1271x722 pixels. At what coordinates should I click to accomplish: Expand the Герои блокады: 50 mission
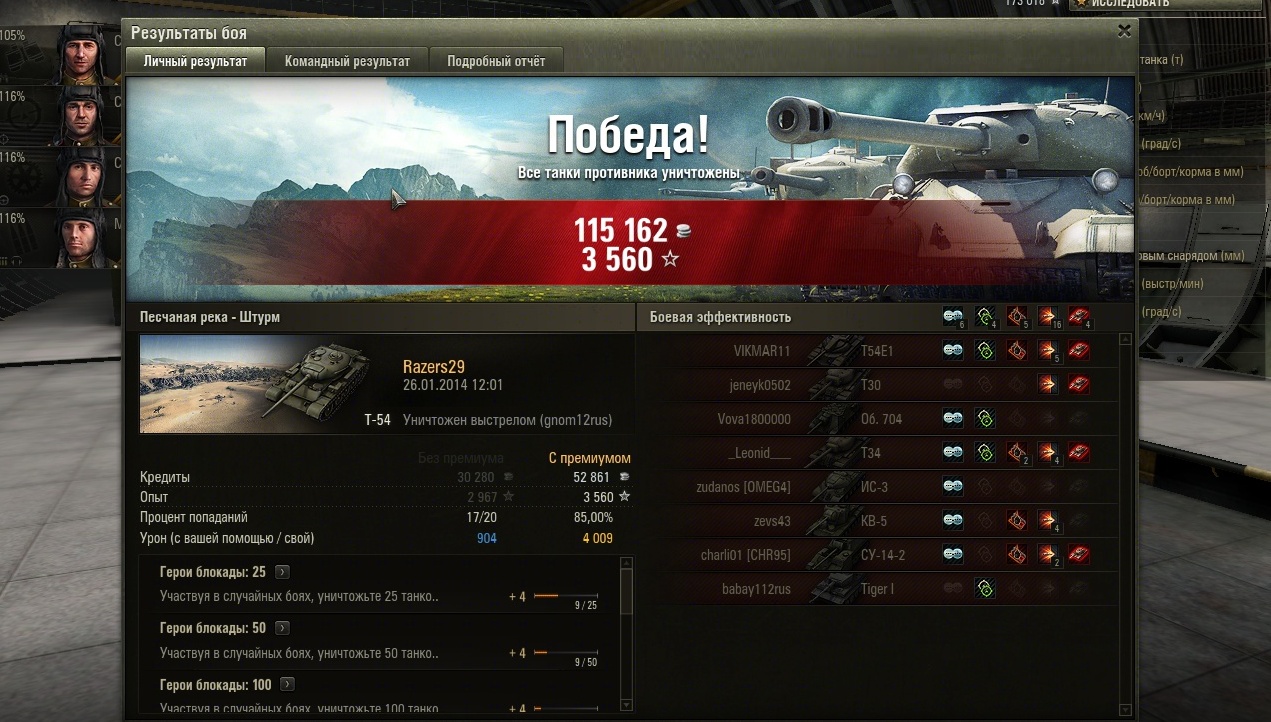(x=283, y=628)
